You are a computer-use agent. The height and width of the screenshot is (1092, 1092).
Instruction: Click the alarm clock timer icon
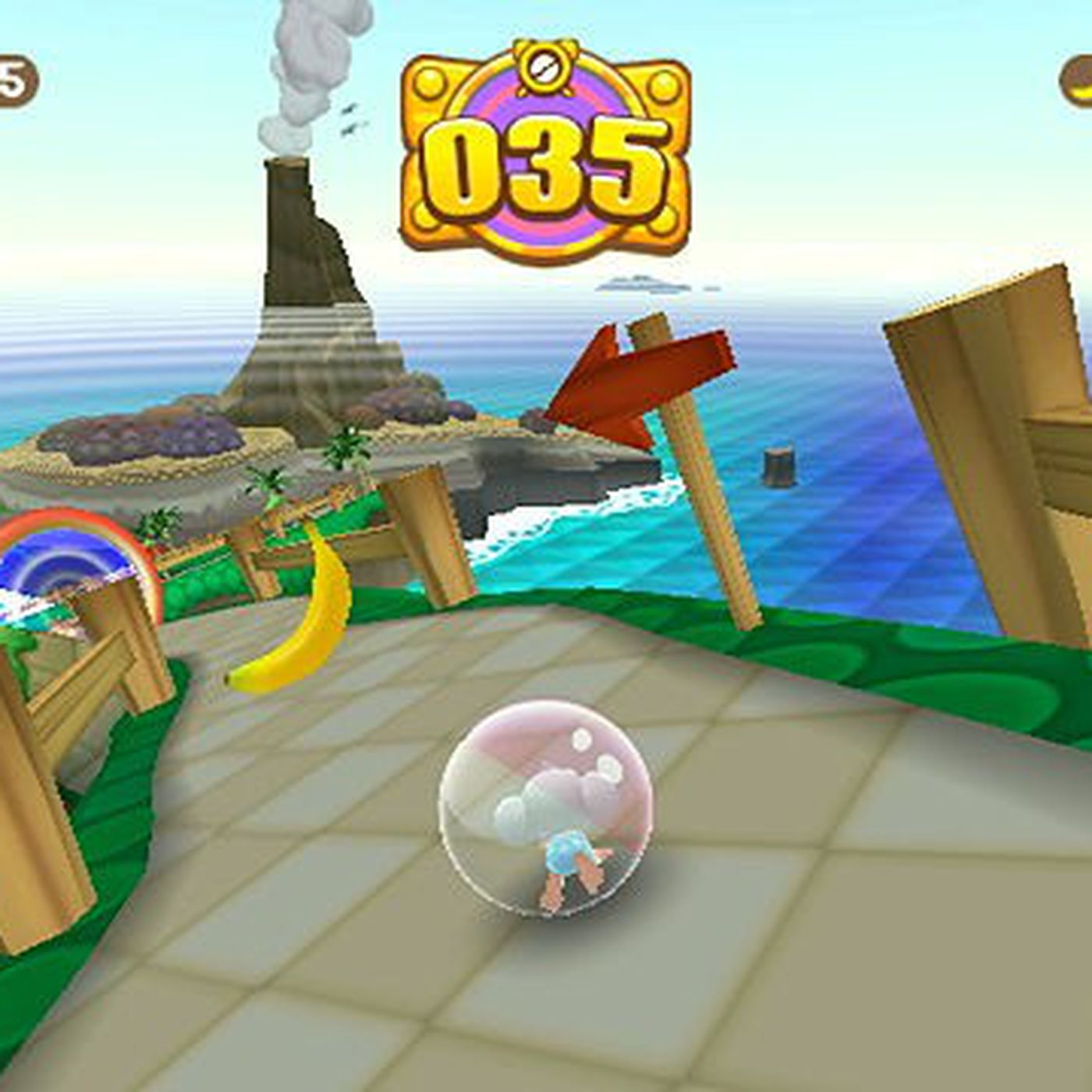click(x=546, y=66)
